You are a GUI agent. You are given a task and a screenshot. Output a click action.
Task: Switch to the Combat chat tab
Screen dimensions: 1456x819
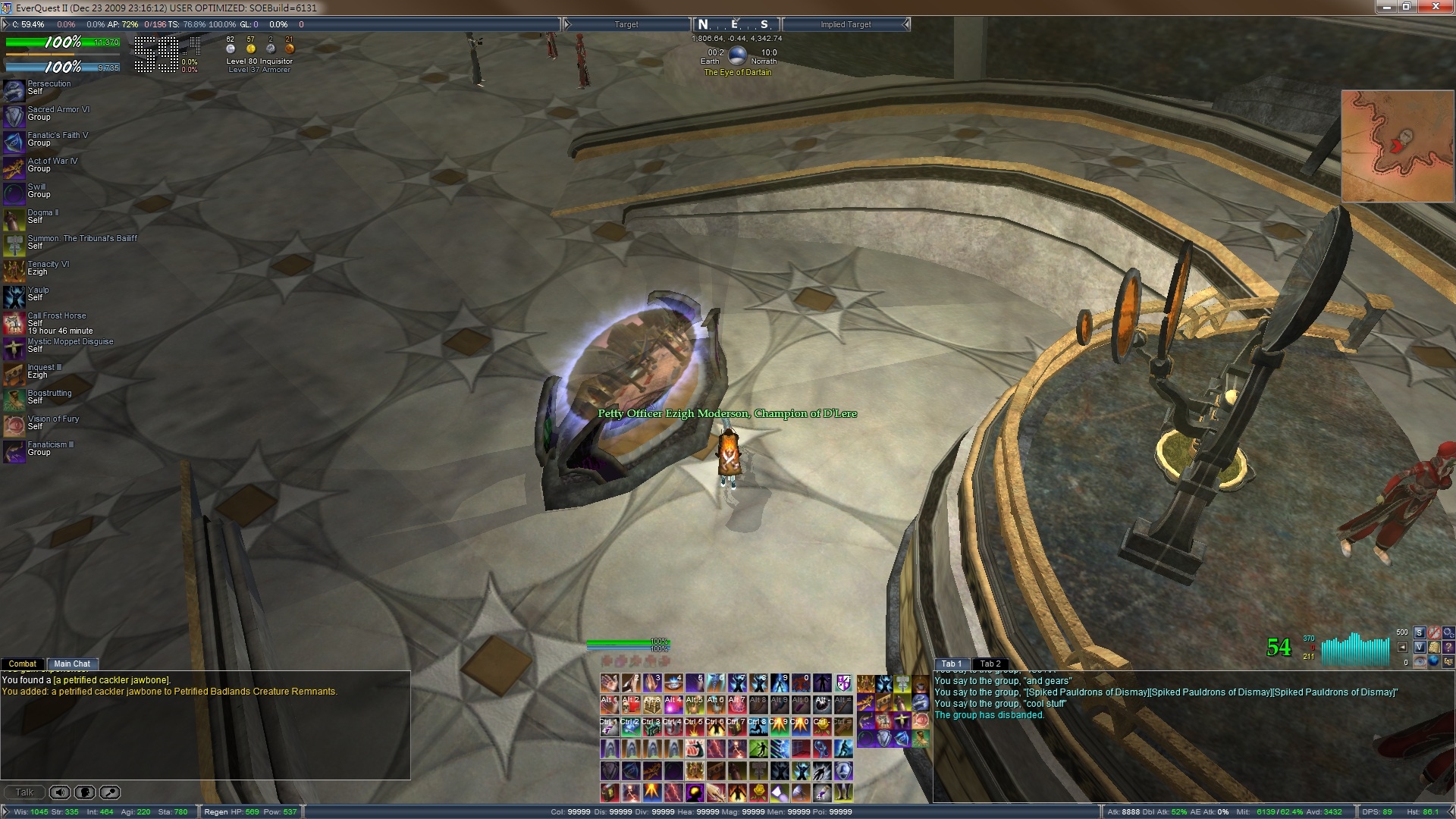pos(23,664)
